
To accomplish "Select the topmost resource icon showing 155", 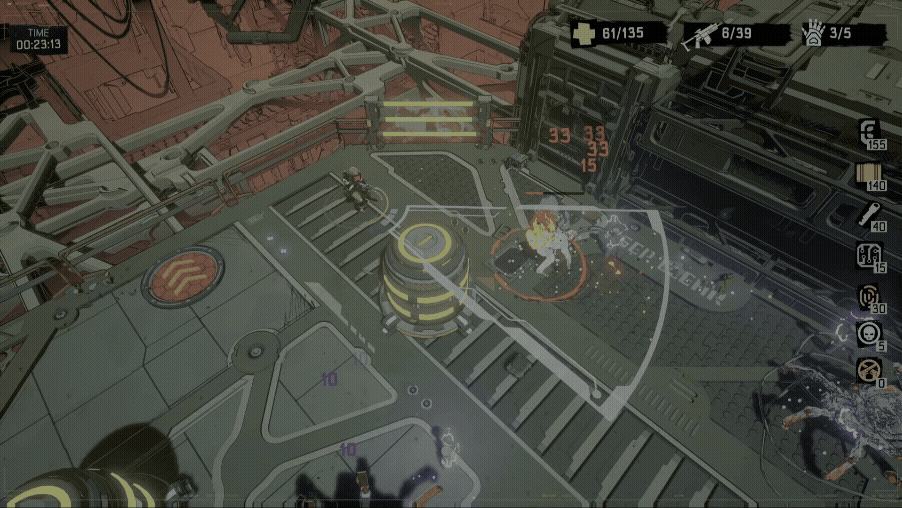I will pos(868,132).
